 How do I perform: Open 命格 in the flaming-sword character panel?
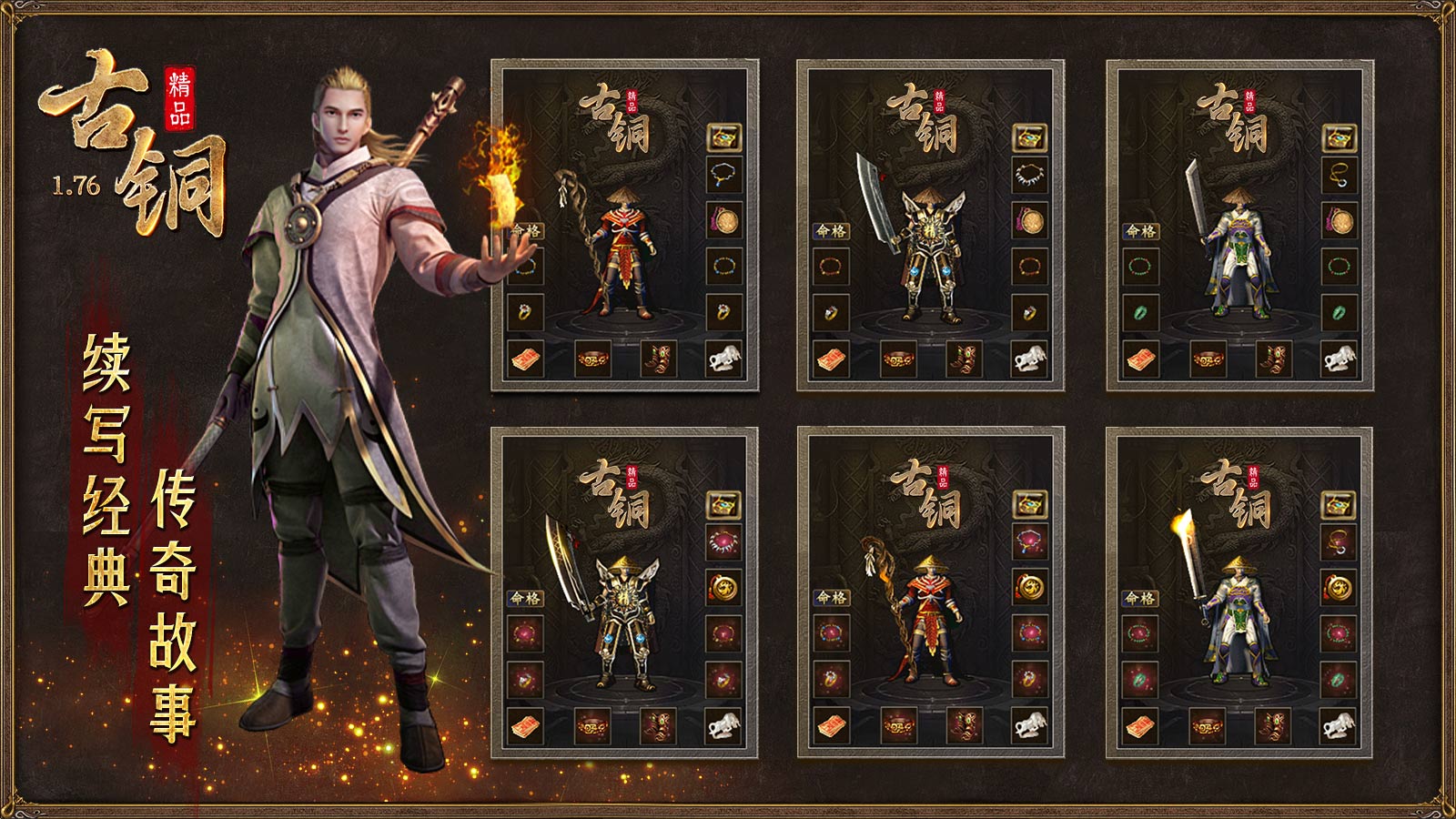pos(1139,598)
